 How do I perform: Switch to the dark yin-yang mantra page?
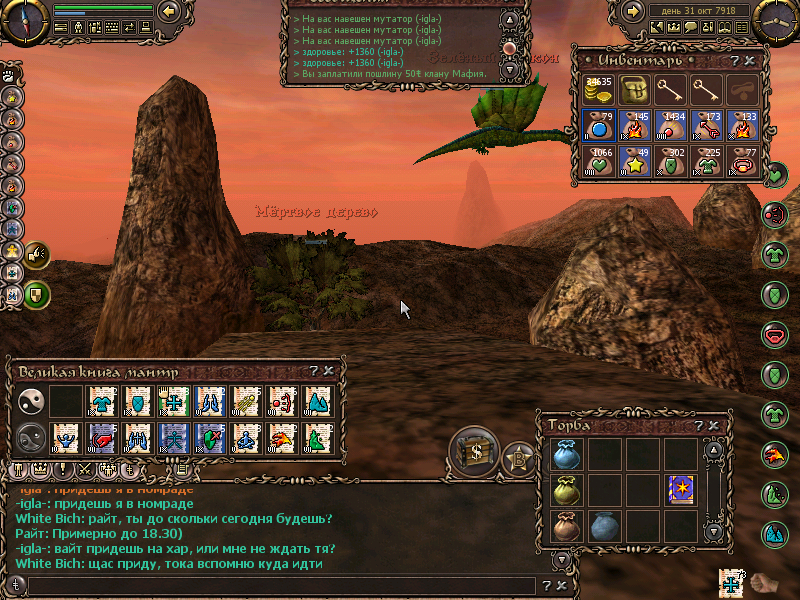click(x=30, y=437)
